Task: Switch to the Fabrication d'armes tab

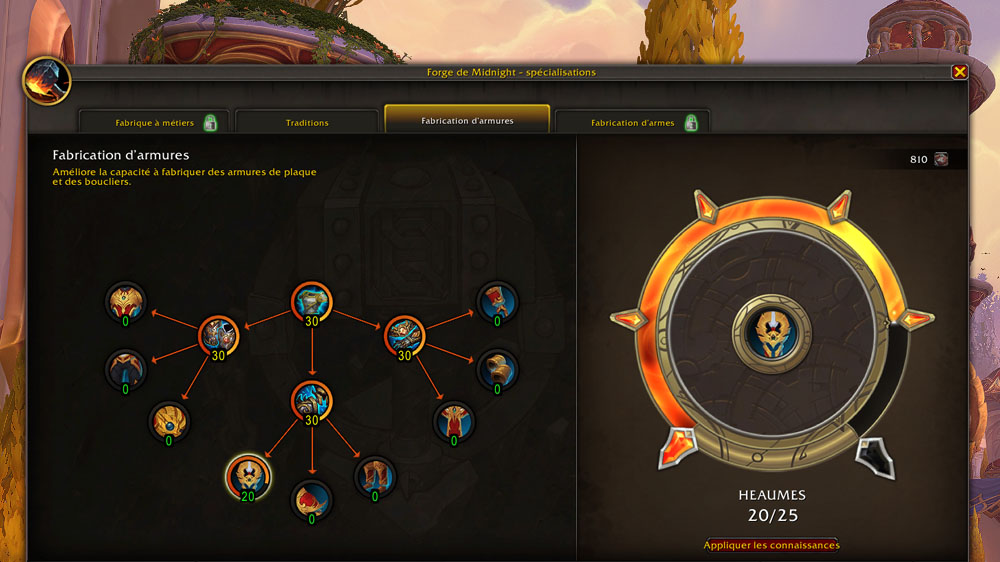Action: tap(632, 123)
